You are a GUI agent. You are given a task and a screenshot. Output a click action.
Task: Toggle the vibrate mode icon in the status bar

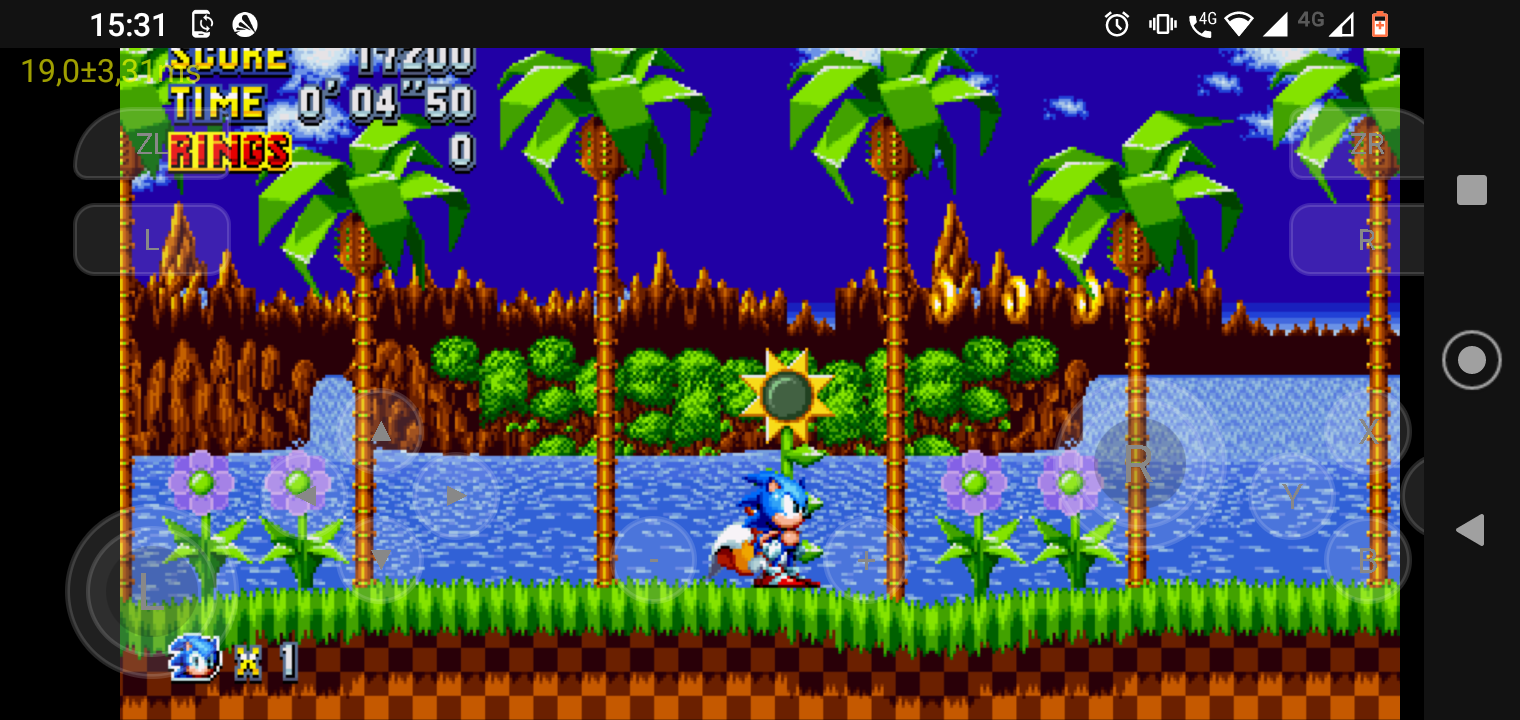click(1162, 23)
